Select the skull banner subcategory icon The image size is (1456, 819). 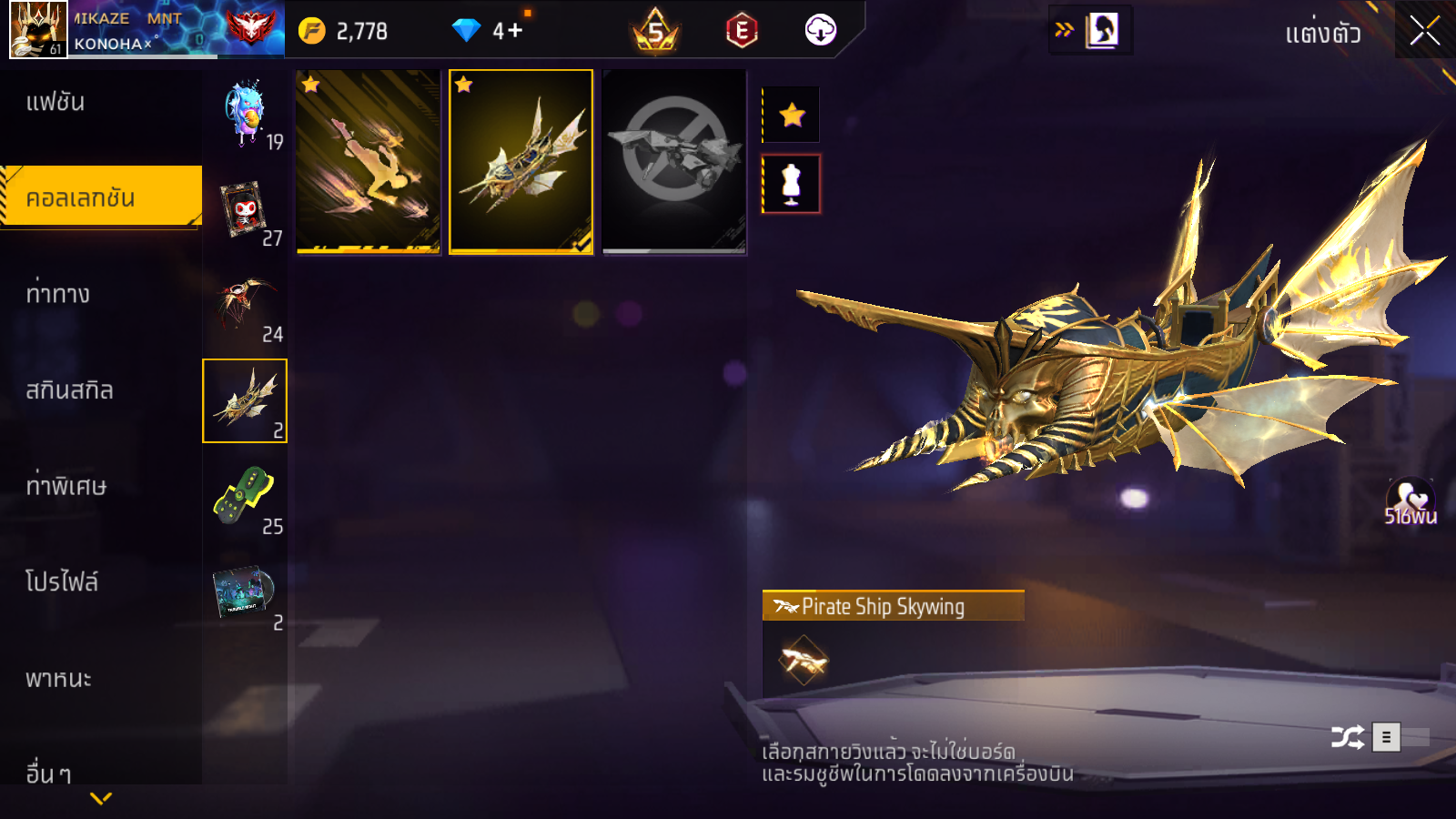pyautogui.click(x=244, y=210)
